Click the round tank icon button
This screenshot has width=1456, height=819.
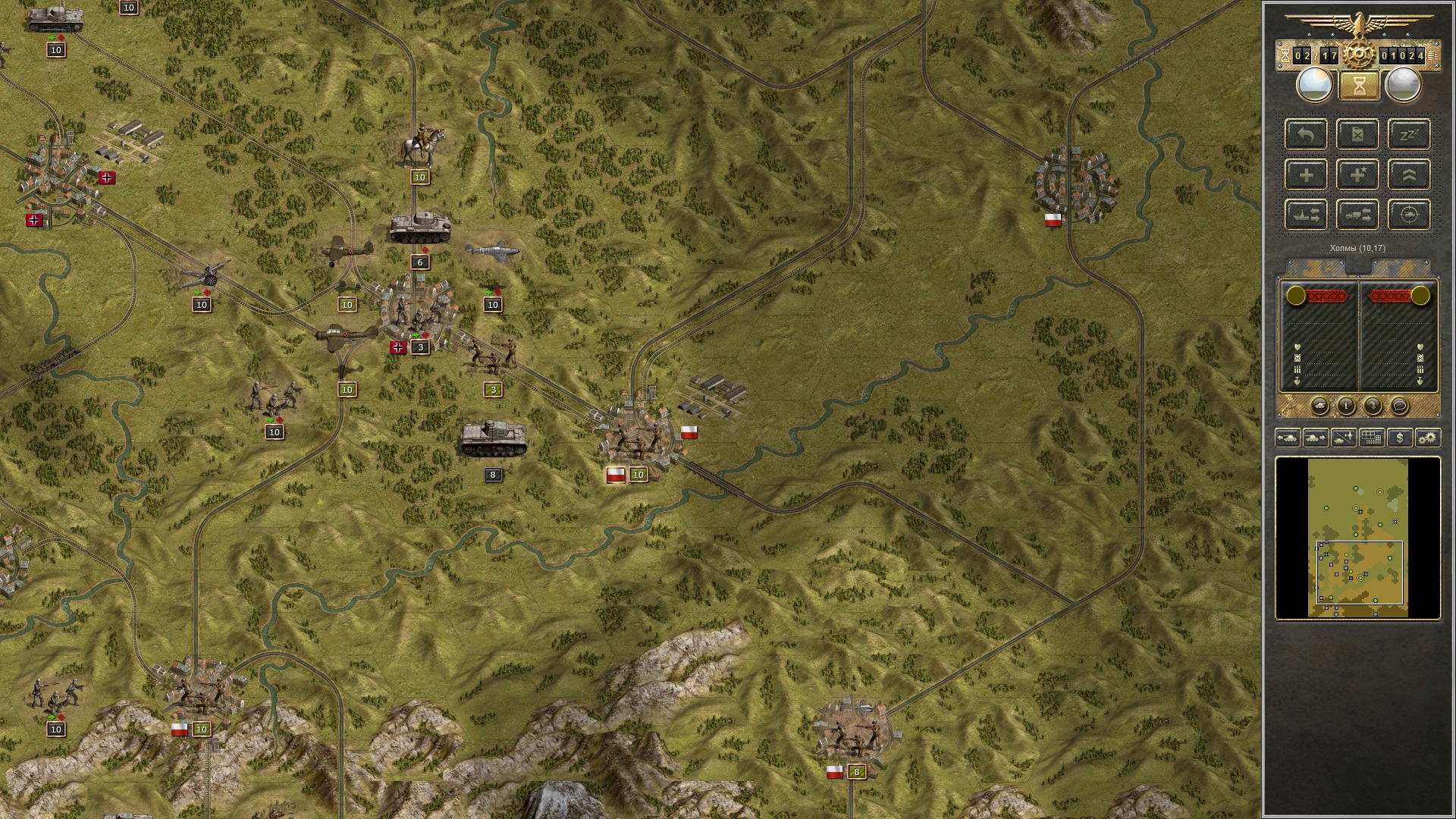pyautogui.click(x=1319, y=406)
